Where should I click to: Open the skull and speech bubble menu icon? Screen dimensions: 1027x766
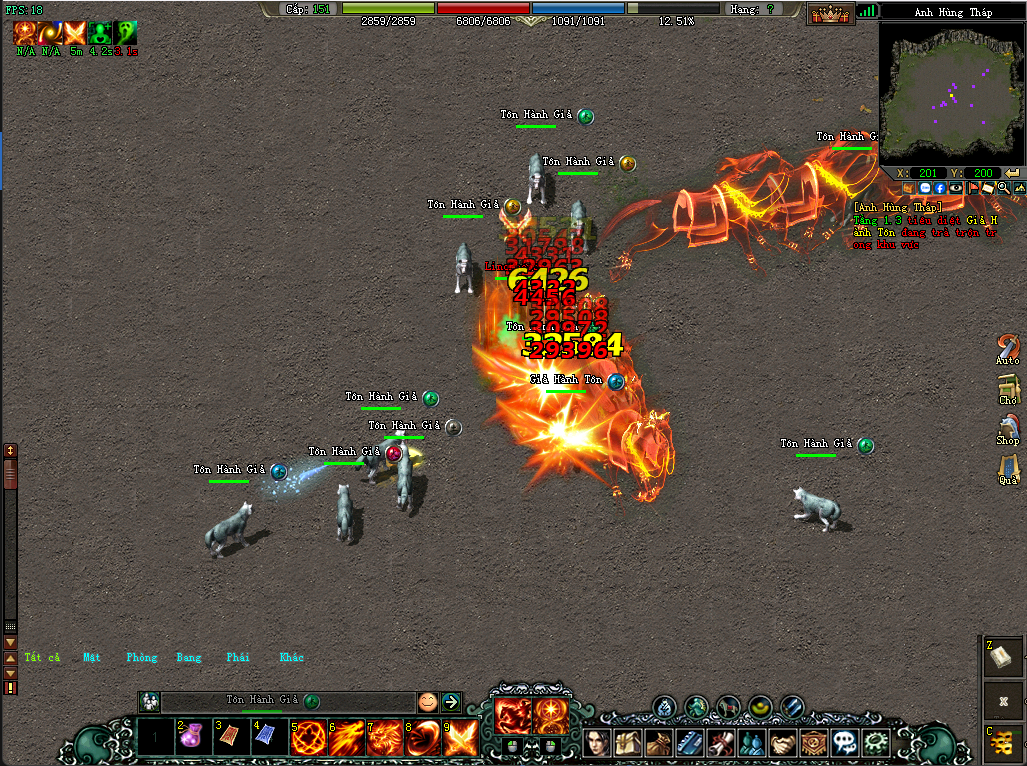846,742
